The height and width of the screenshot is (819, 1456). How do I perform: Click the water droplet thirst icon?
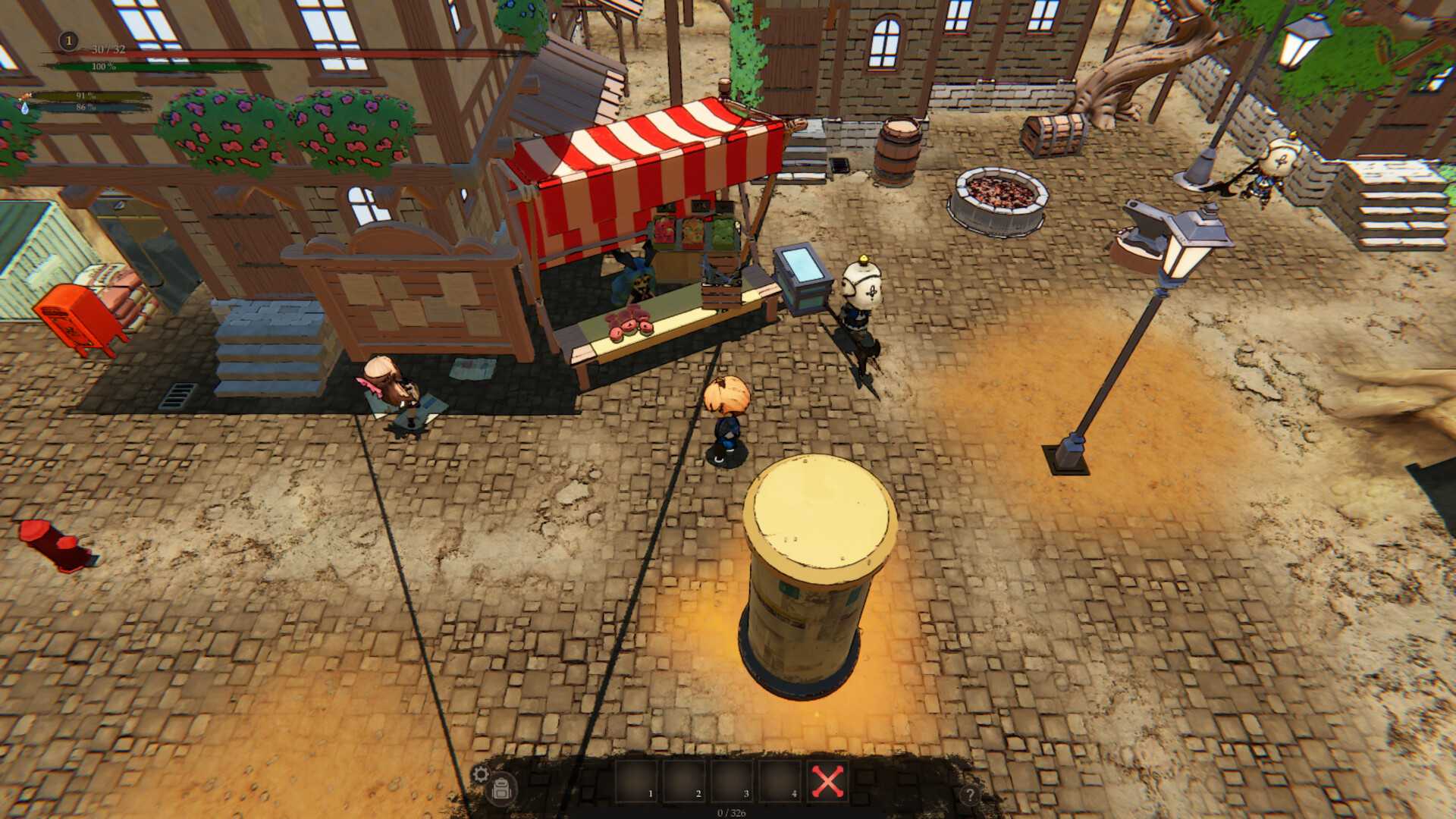24,109
